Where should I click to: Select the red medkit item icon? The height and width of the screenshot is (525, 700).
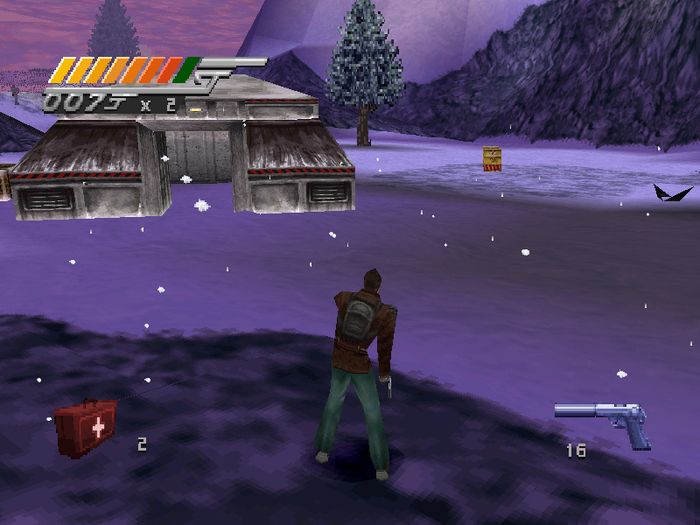point(86,427)
